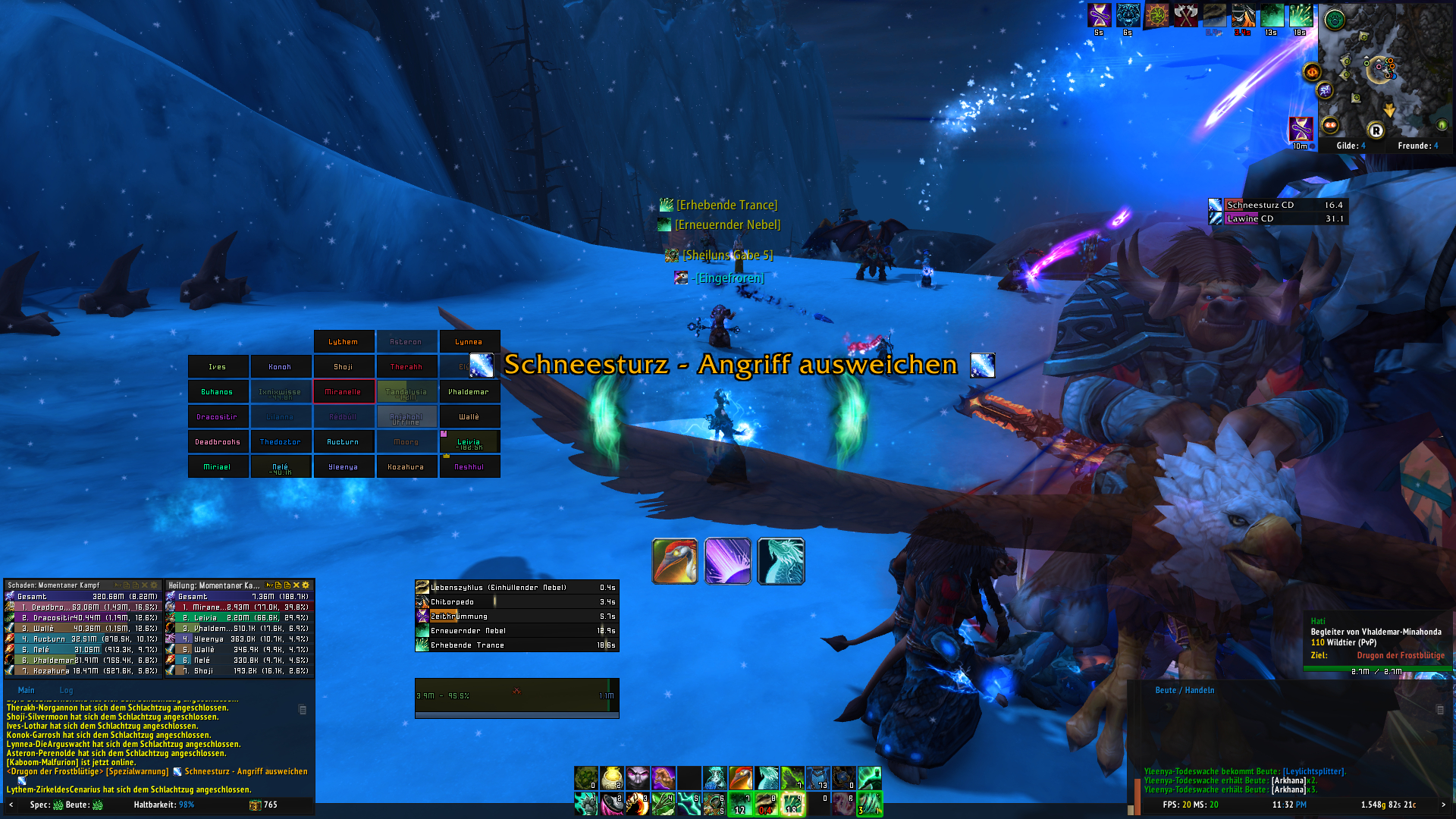
Task: Select Lythem's raid frame
Action: (344, 342)
